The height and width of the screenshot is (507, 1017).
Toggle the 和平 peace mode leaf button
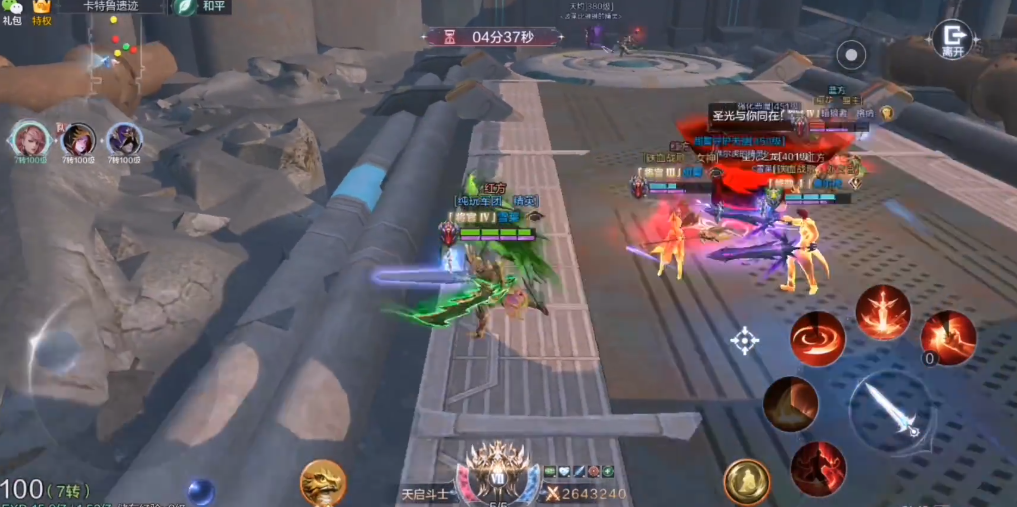pyautogui.click(x=185, y=6)
